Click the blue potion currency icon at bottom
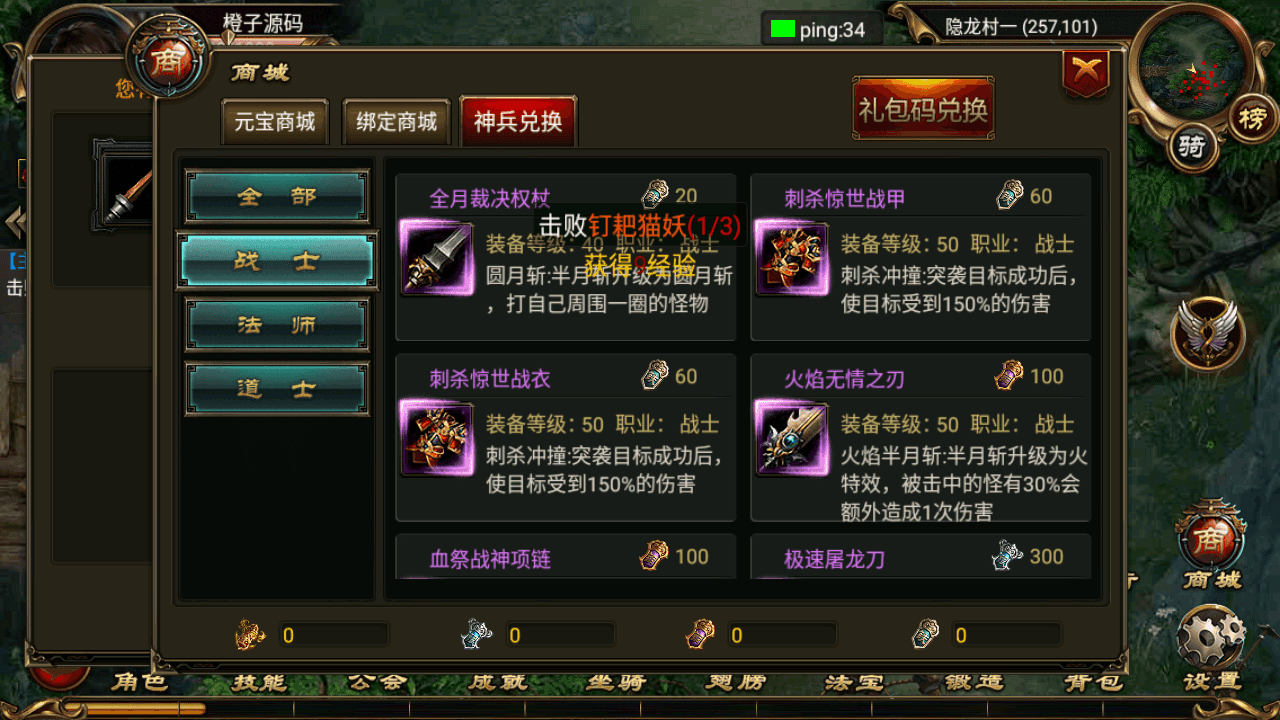 [x=474, y=633]
